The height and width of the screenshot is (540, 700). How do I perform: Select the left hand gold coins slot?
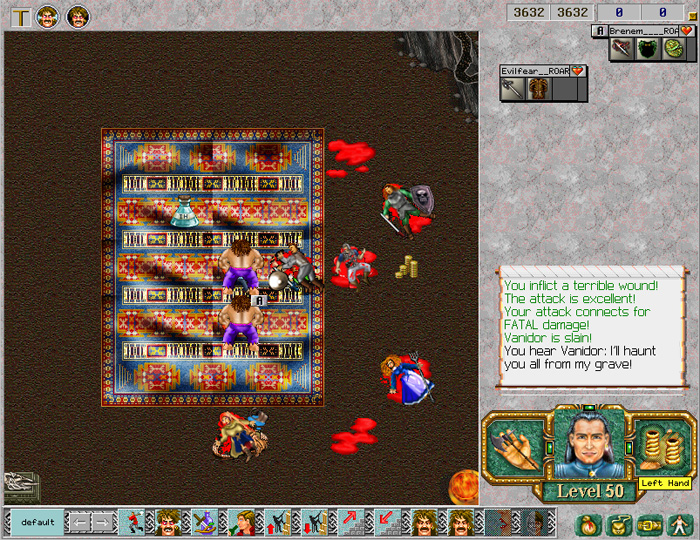click(661, 445)
